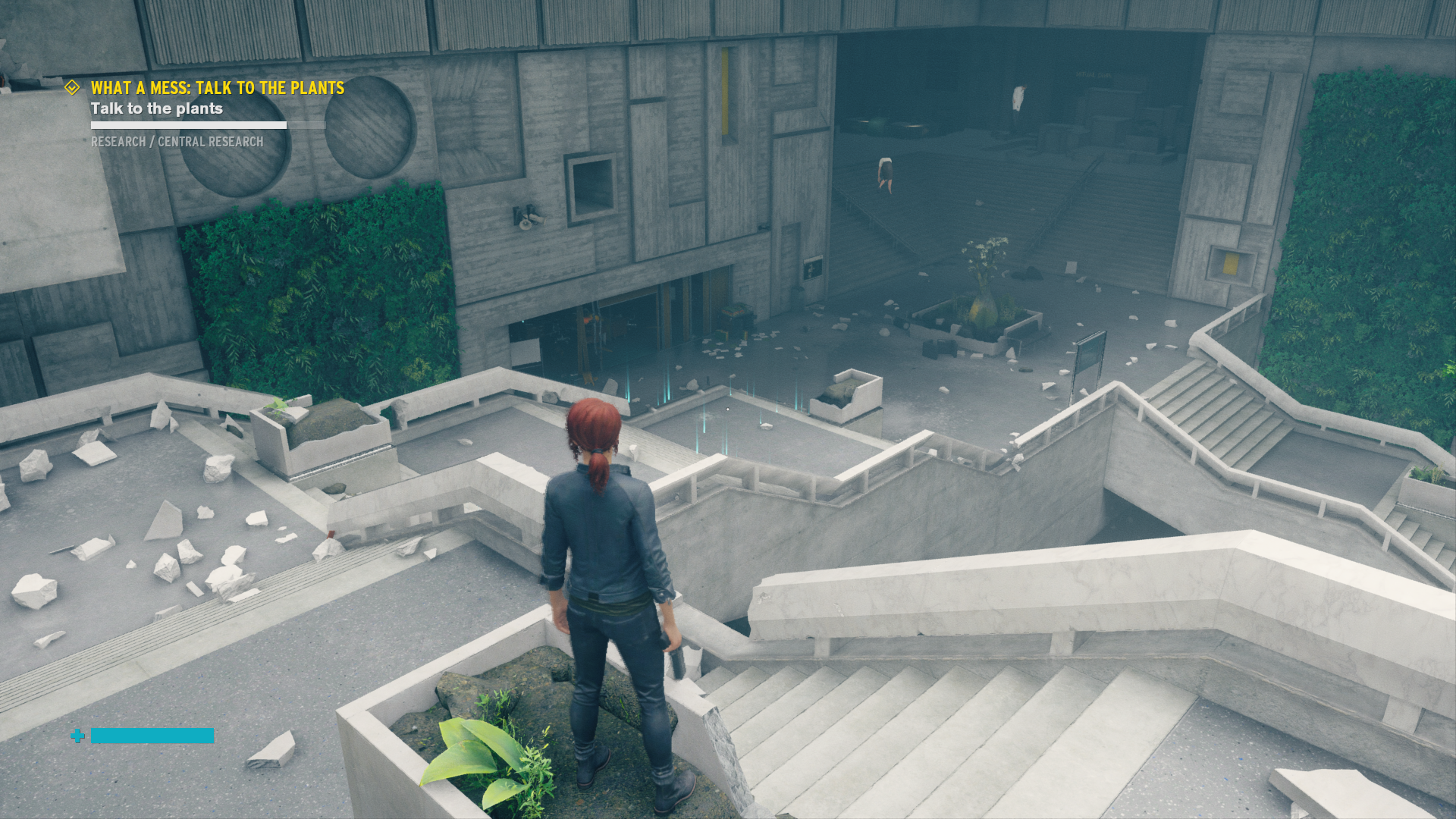Click the yellow diamond mission marker icon
This screenshot has width=1456, height=819.
[x=72, y=88]
